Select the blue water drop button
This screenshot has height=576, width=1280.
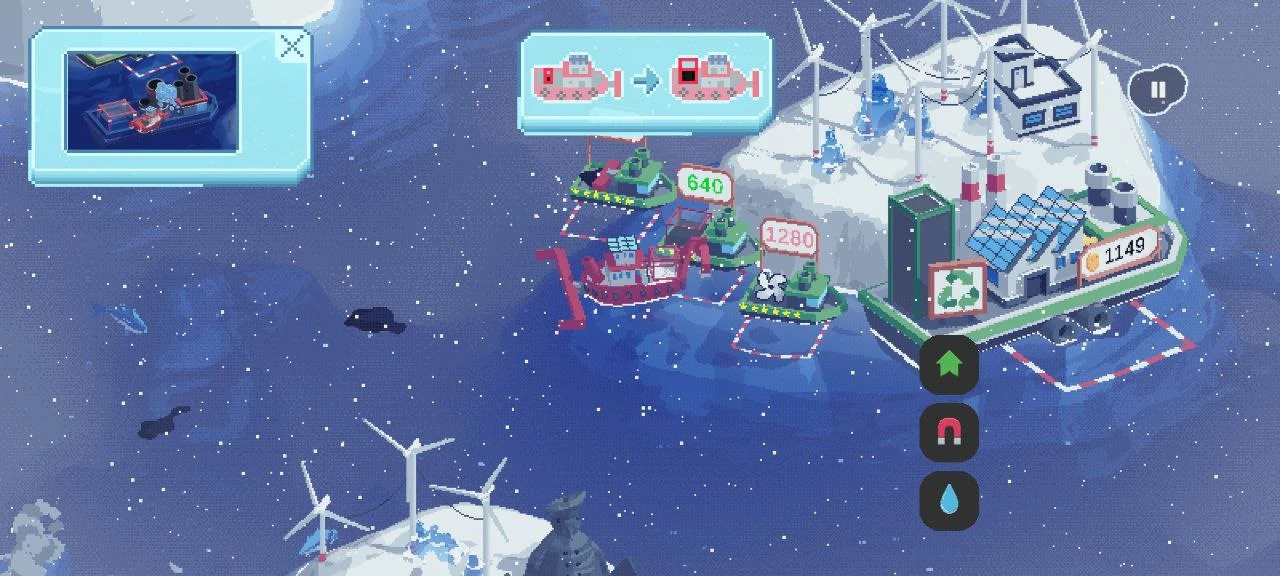pyautogui.click(x=948, y=500)
